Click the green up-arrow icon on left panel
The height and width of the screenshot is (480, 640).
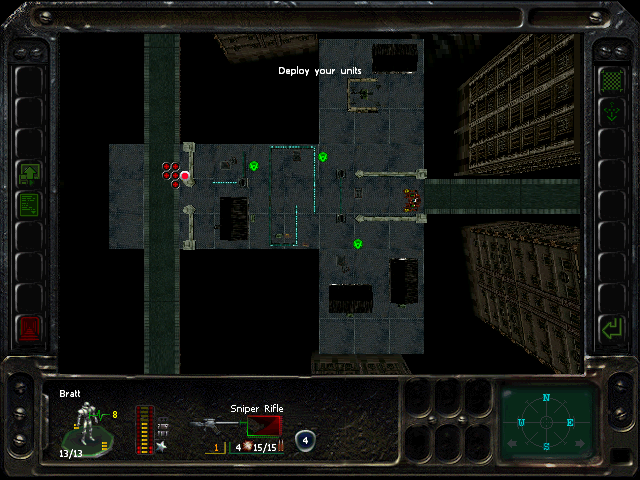pyautogui.click(x=29, y=174)
